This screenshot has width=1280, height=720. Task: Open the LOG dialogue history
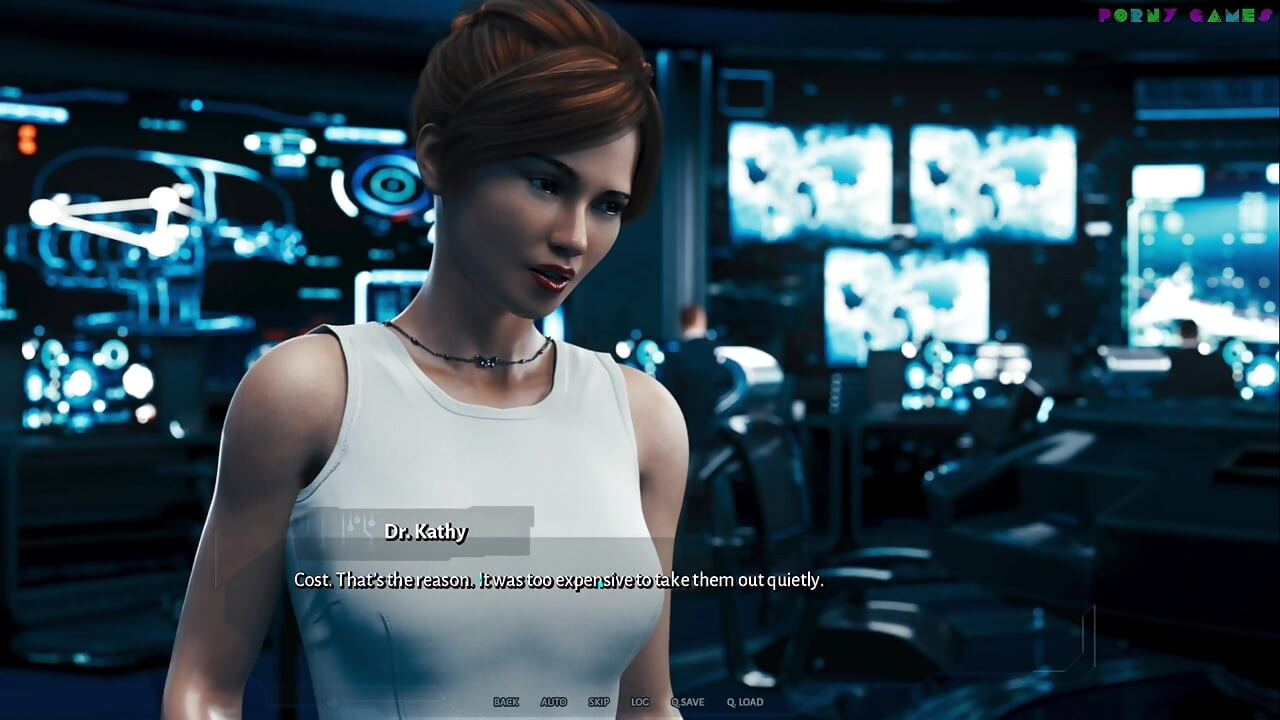coord(640,702)
